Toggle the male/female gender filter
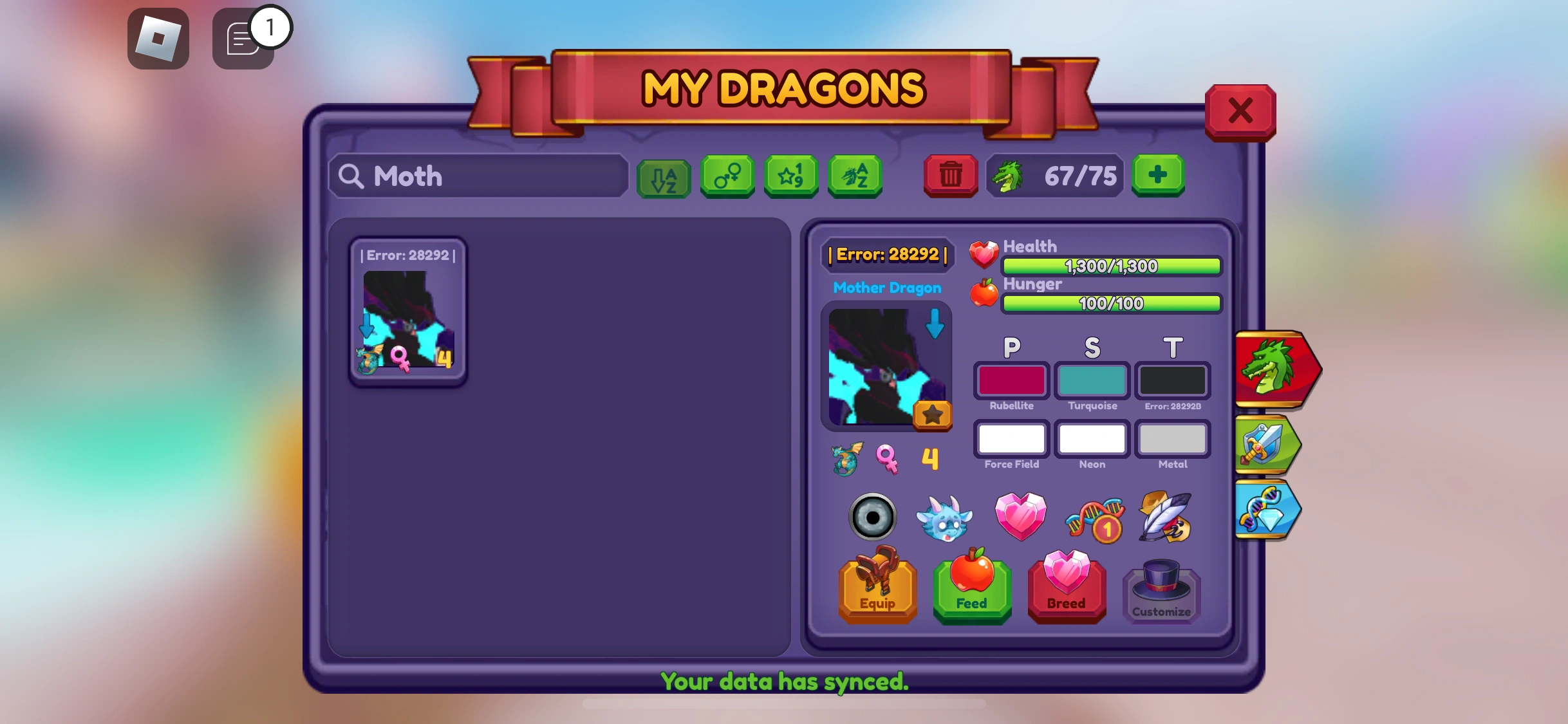 (727, 176)
